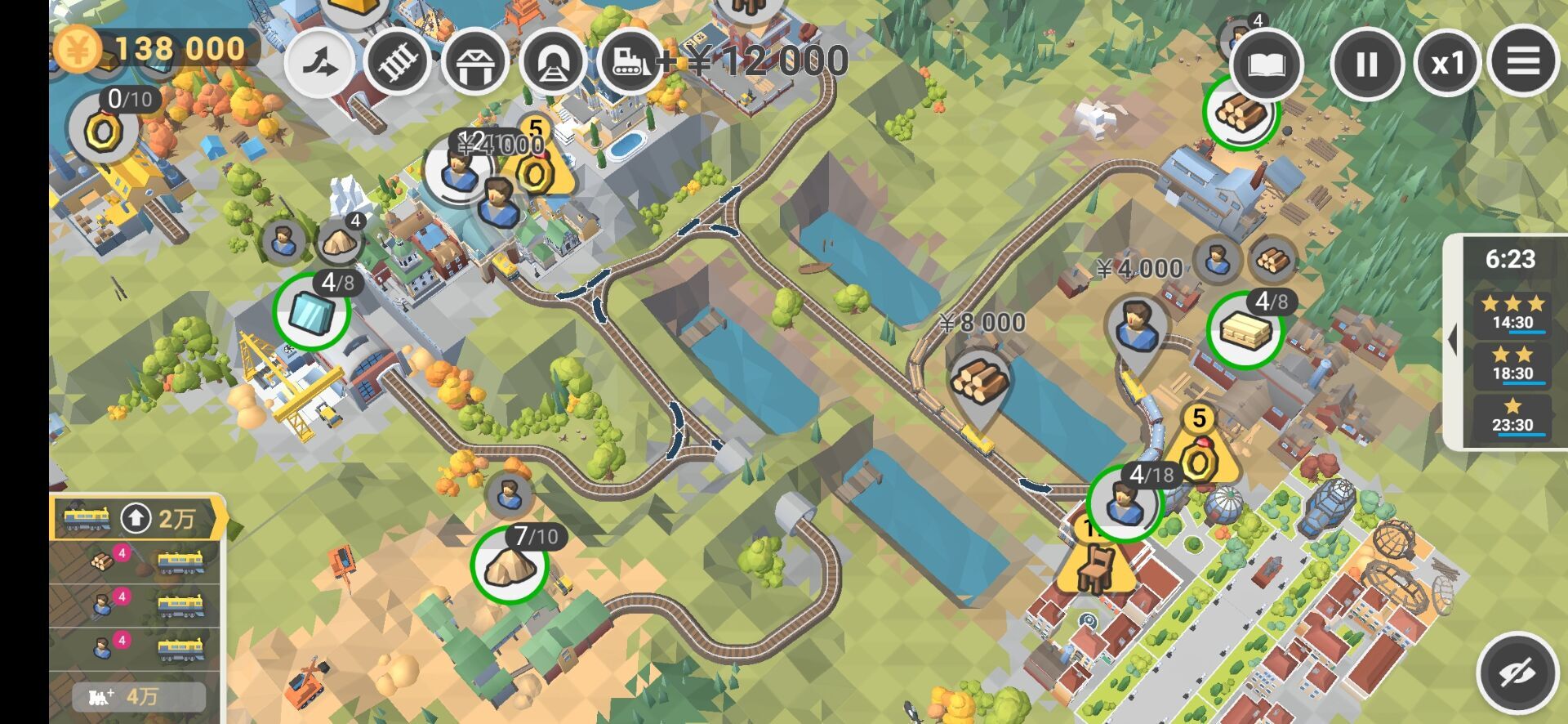This screenshot has width=1568, height=724.
Task: Upgrade the train for 2万
Action: [137, 518]
